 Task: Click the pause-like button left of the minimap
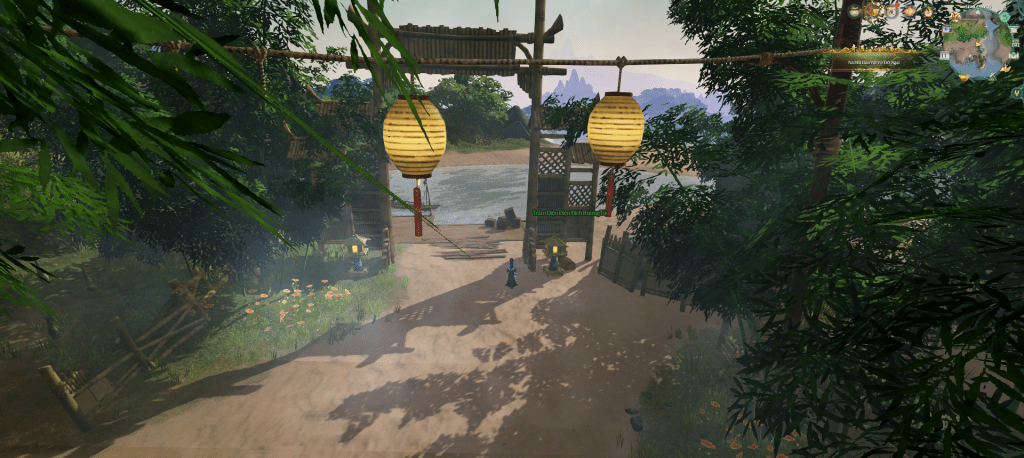[944, 56]
